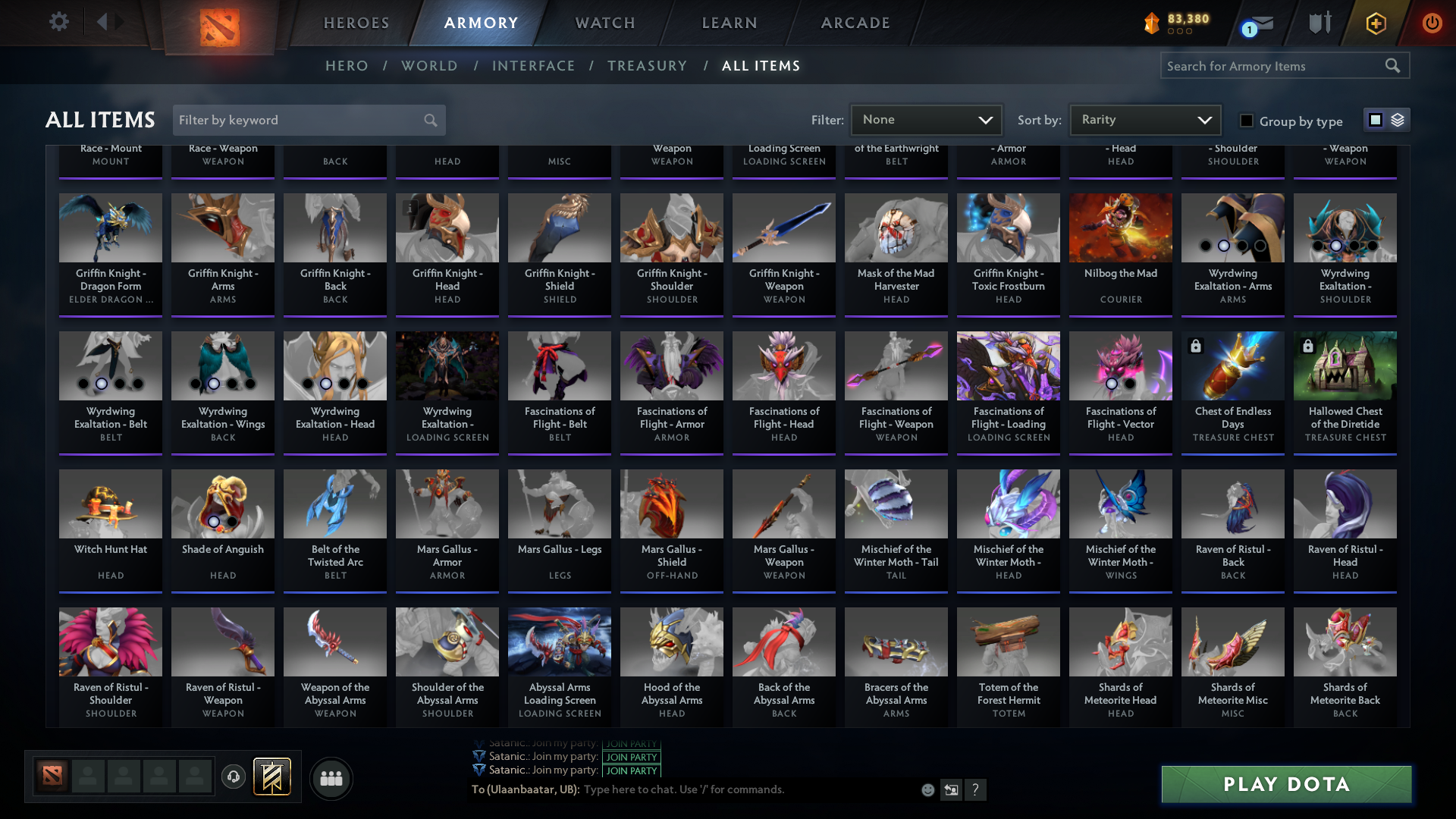Collapse navigation with the back arrow

point(104,22)
